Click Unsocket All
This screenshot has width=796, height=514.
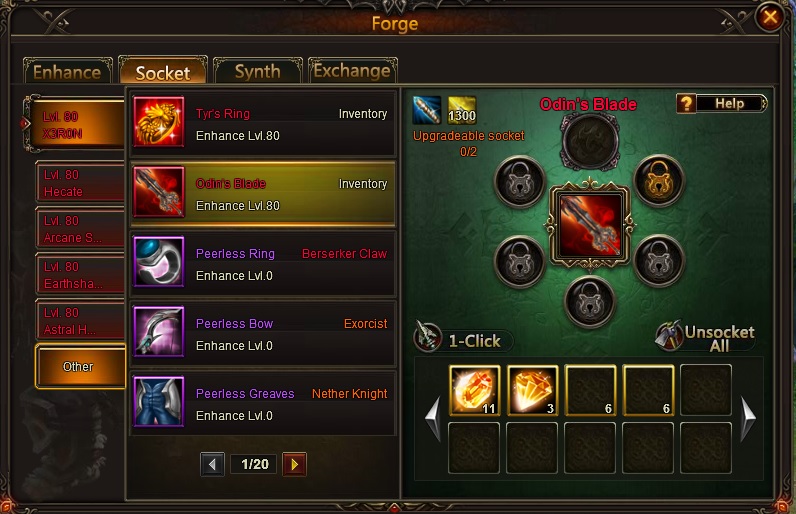(x=707, y=338)
